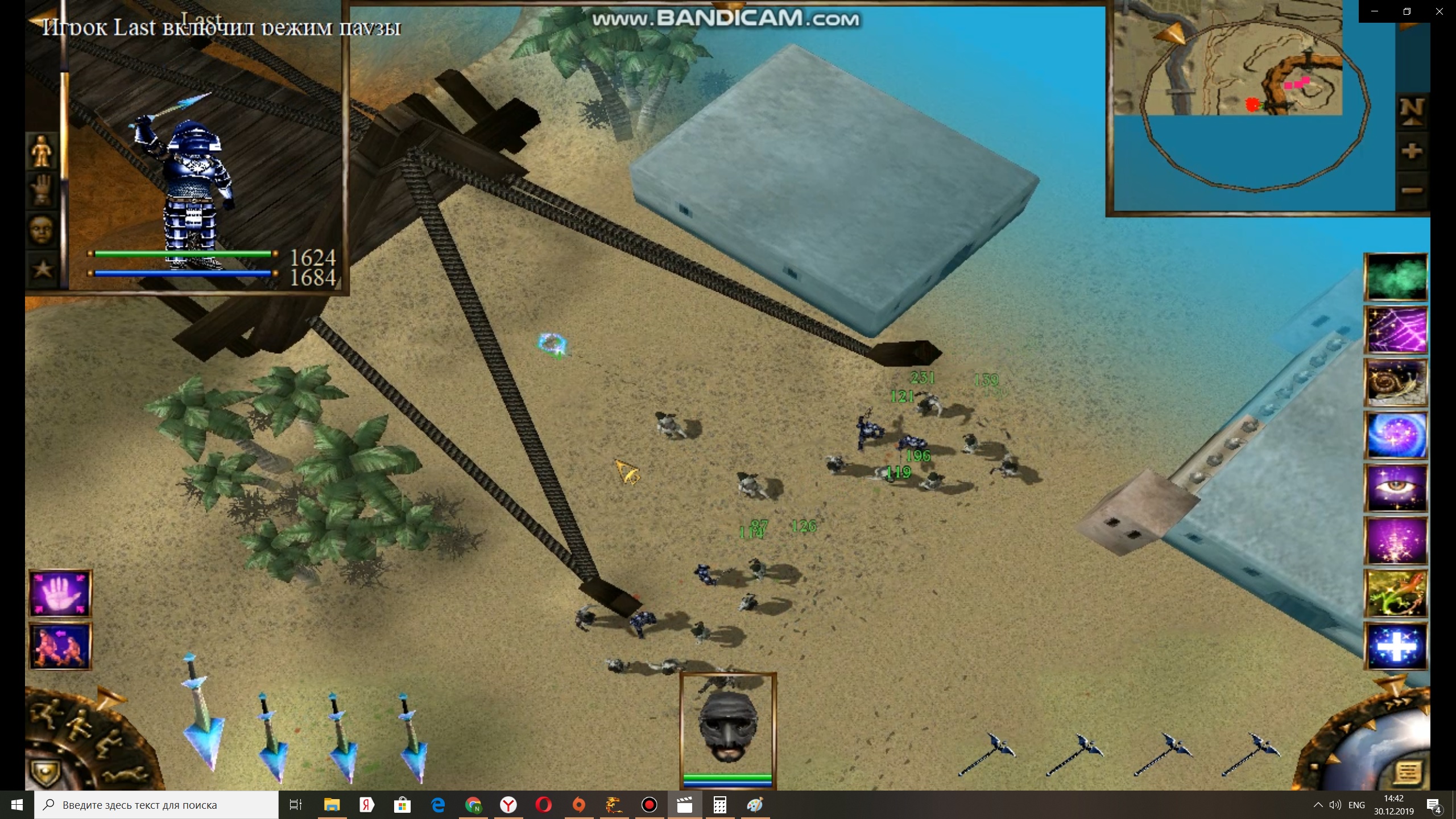This screenshot has width=1456, height=819.
Task: Close the game window
Action: pos(1440,11)
